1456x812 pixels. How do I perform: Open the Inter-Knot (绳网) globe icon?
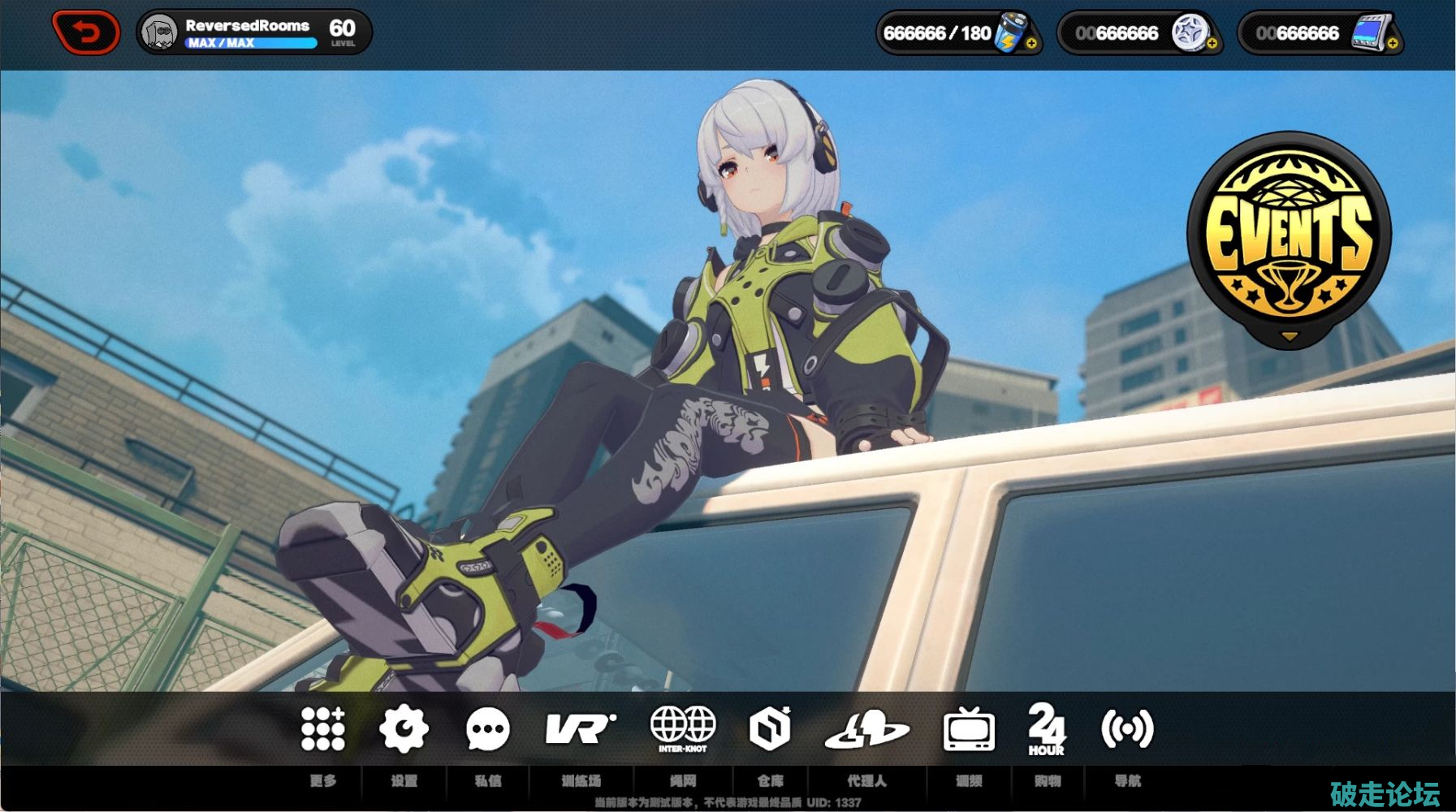pos(683,728)
